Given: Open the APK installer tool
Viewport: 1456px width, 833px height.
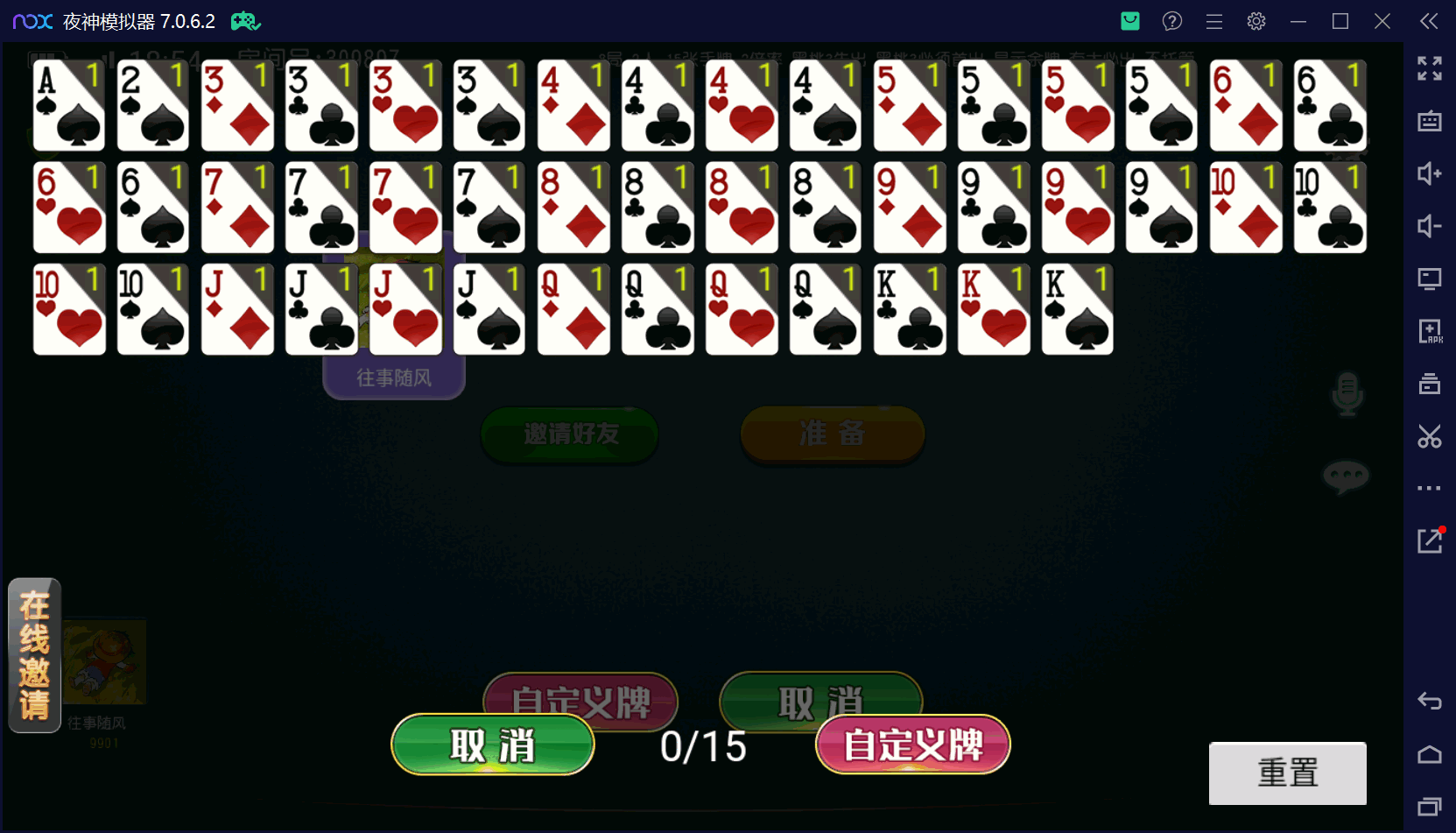Looking at the screenshot, I should (x=1429, y=331).
